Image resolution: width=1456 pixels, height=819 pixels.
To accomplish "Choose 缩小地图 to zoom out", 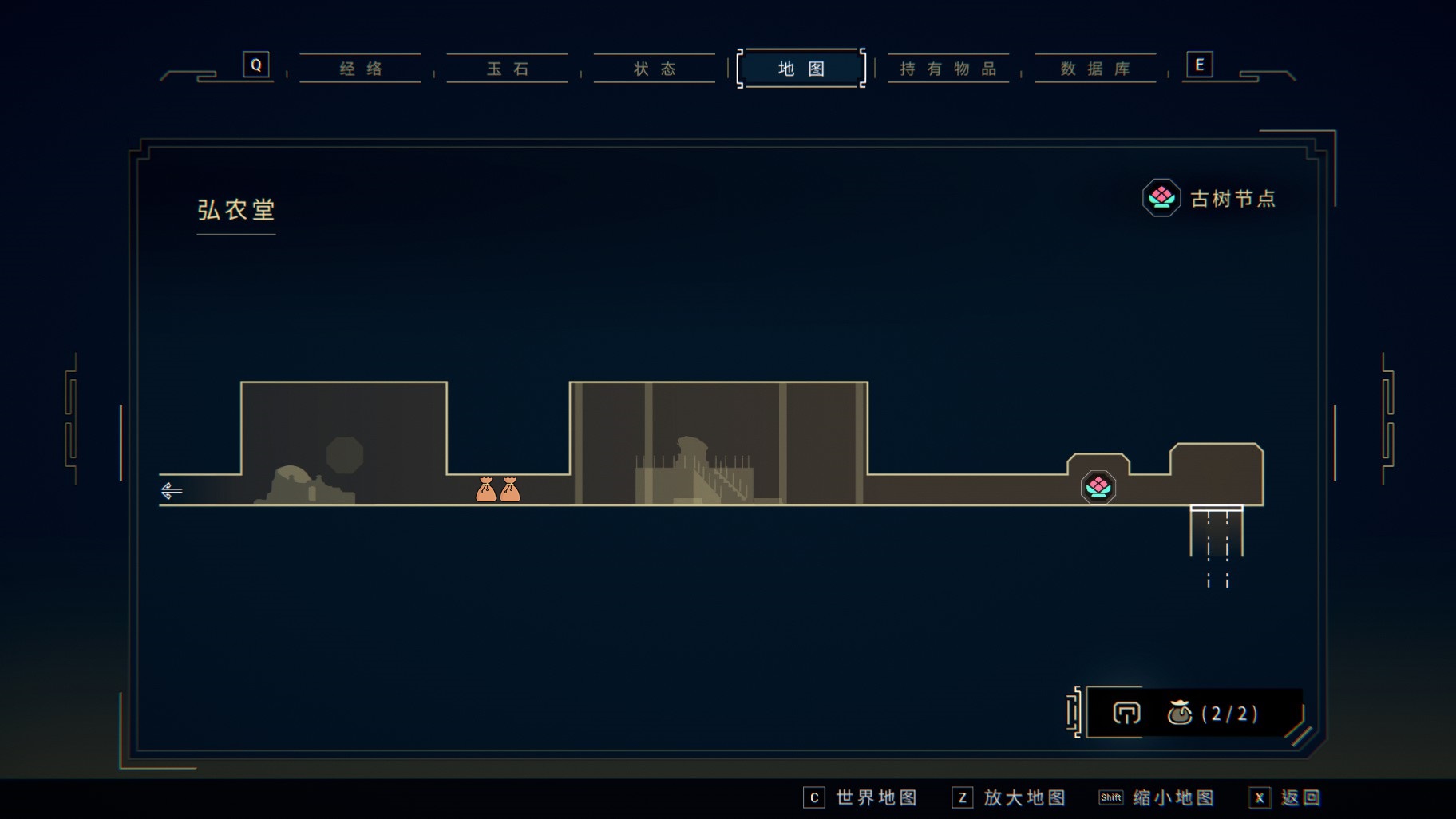I will [1159, 797].
